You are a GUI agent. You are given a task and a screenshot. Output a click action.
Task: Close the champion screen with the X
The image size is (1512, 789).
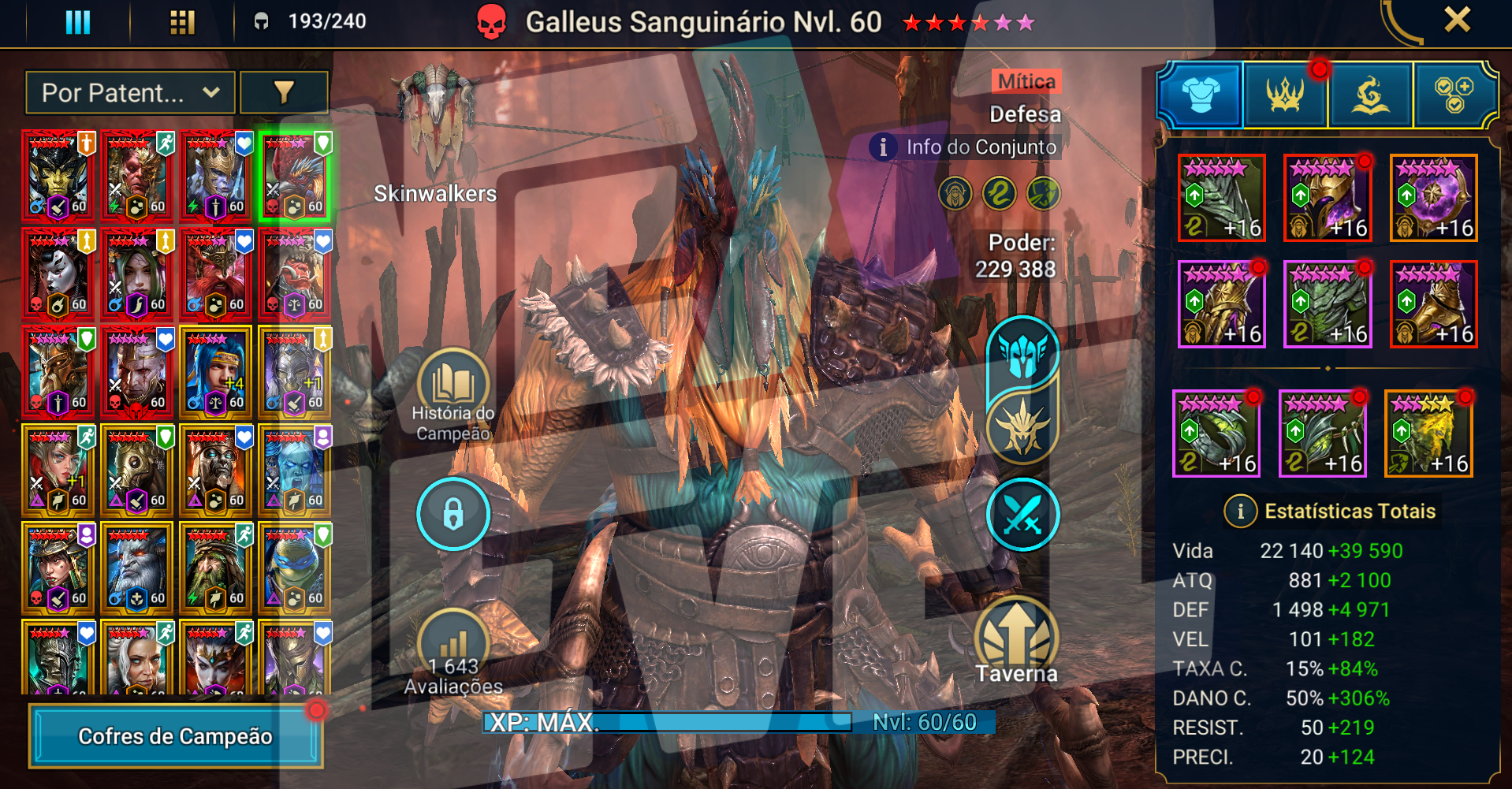(1457, 20)
